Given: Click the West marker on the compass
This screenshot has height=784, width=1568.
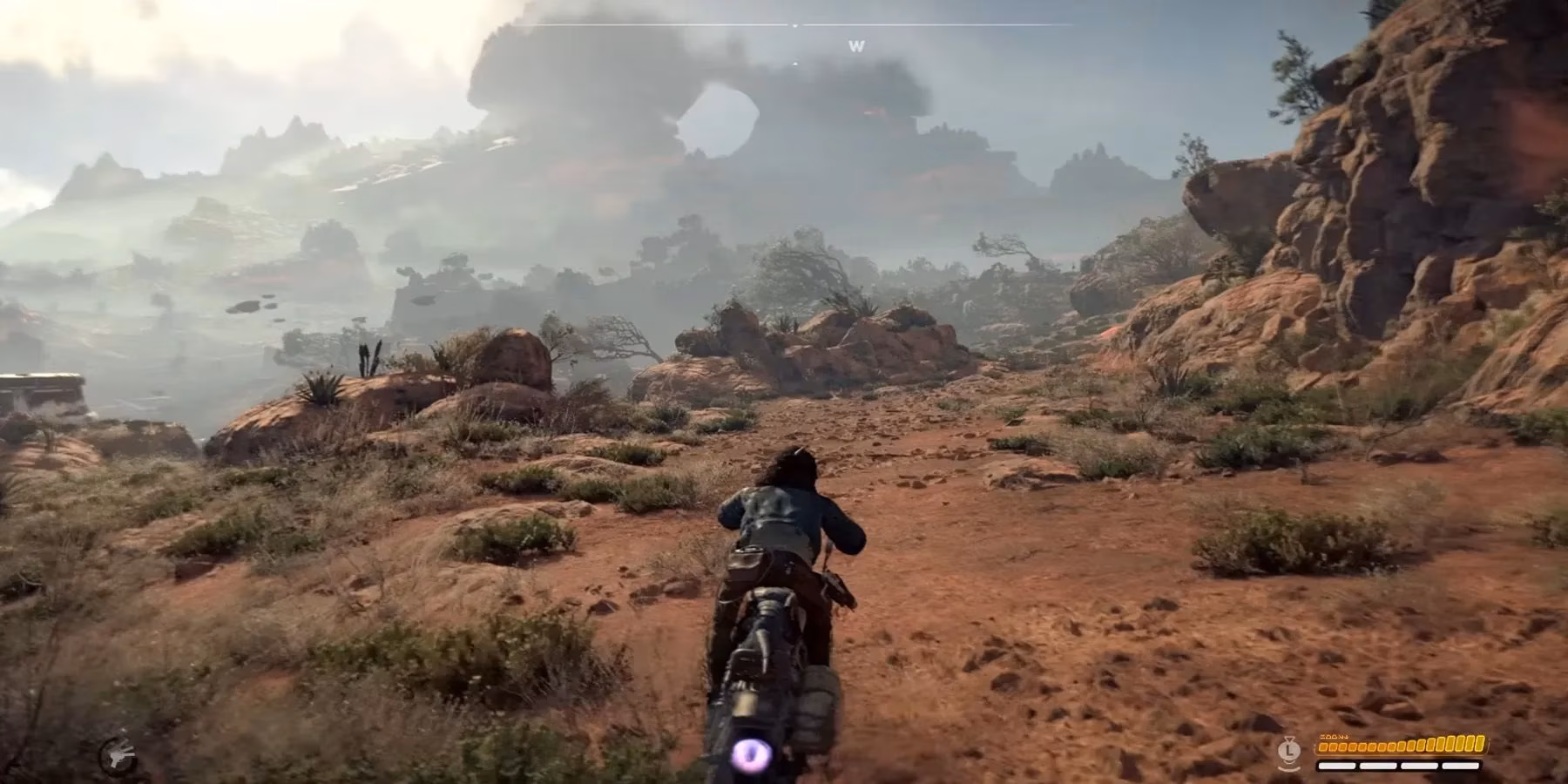Looking at the screenshot, I should pos(856,46).
